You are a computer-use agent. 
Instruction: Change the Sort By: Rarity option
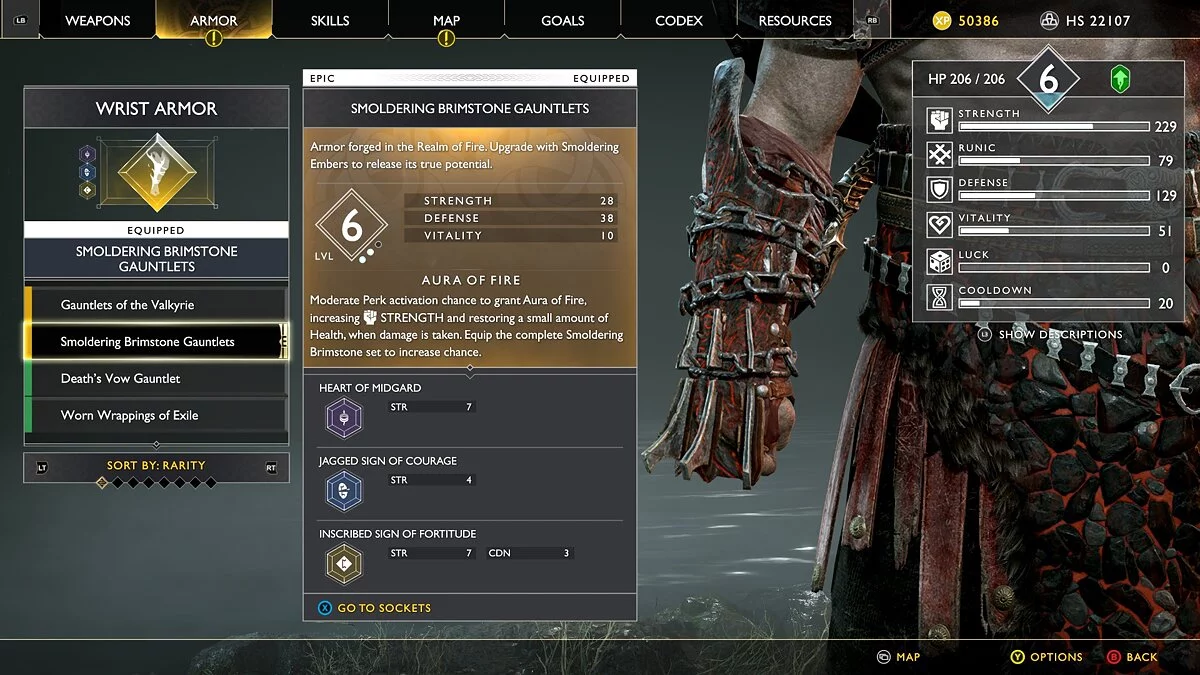click(156, 466)
